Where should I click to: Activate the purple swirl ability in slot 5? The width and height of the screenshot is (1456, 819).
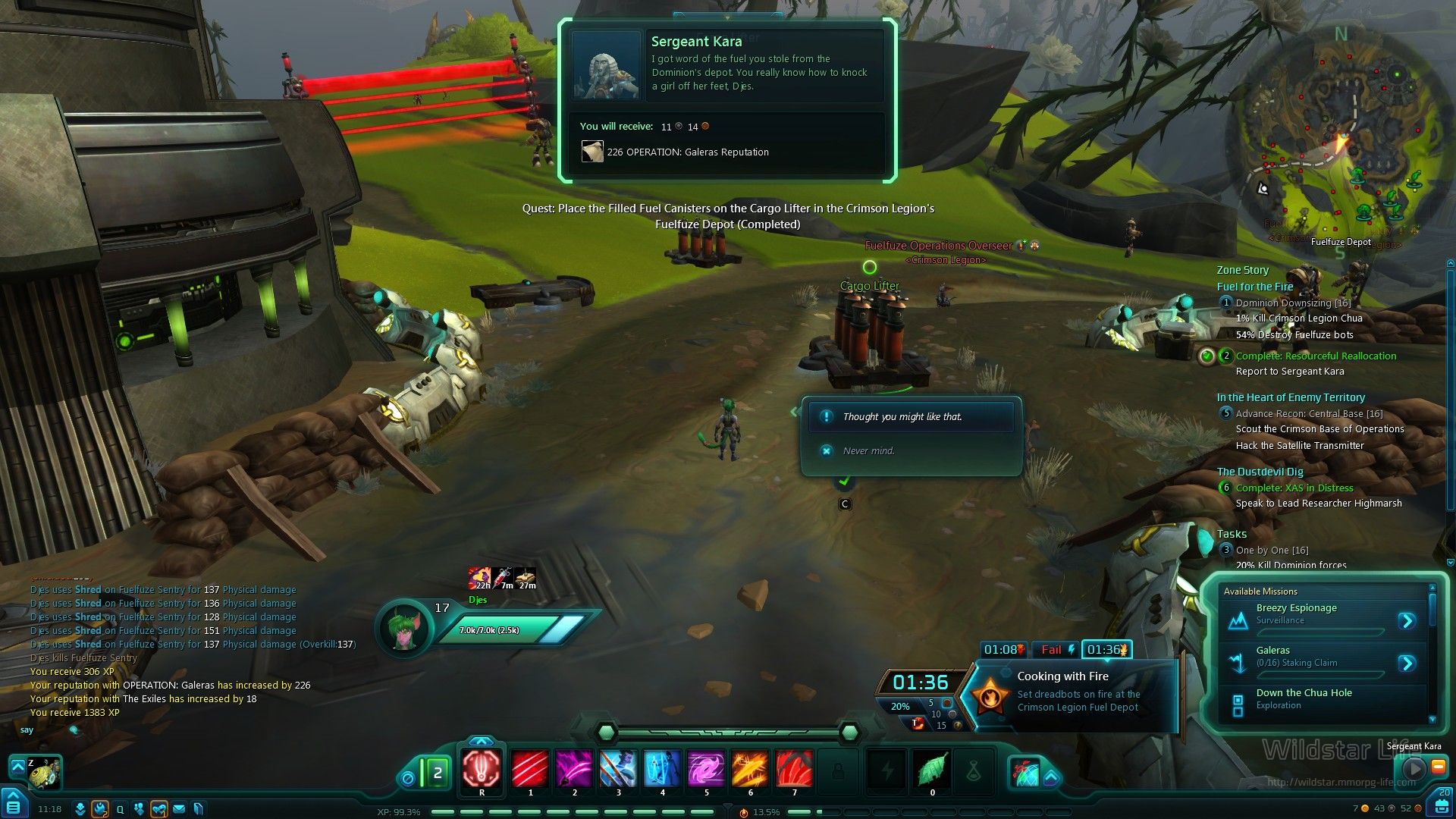(706, 769)
